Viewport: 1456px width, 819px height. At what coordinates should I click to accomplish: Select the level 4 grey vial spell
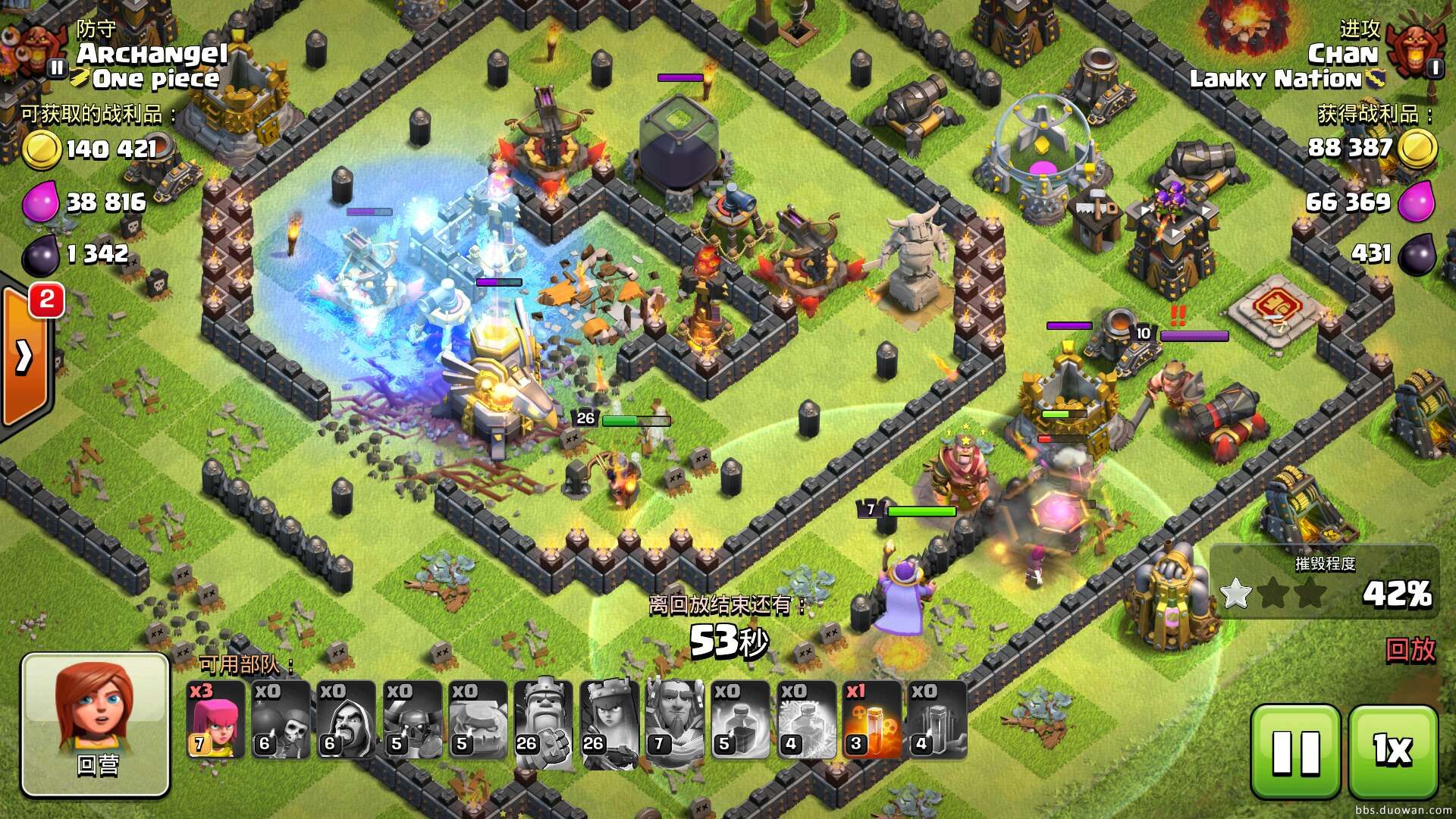[937, 720]
